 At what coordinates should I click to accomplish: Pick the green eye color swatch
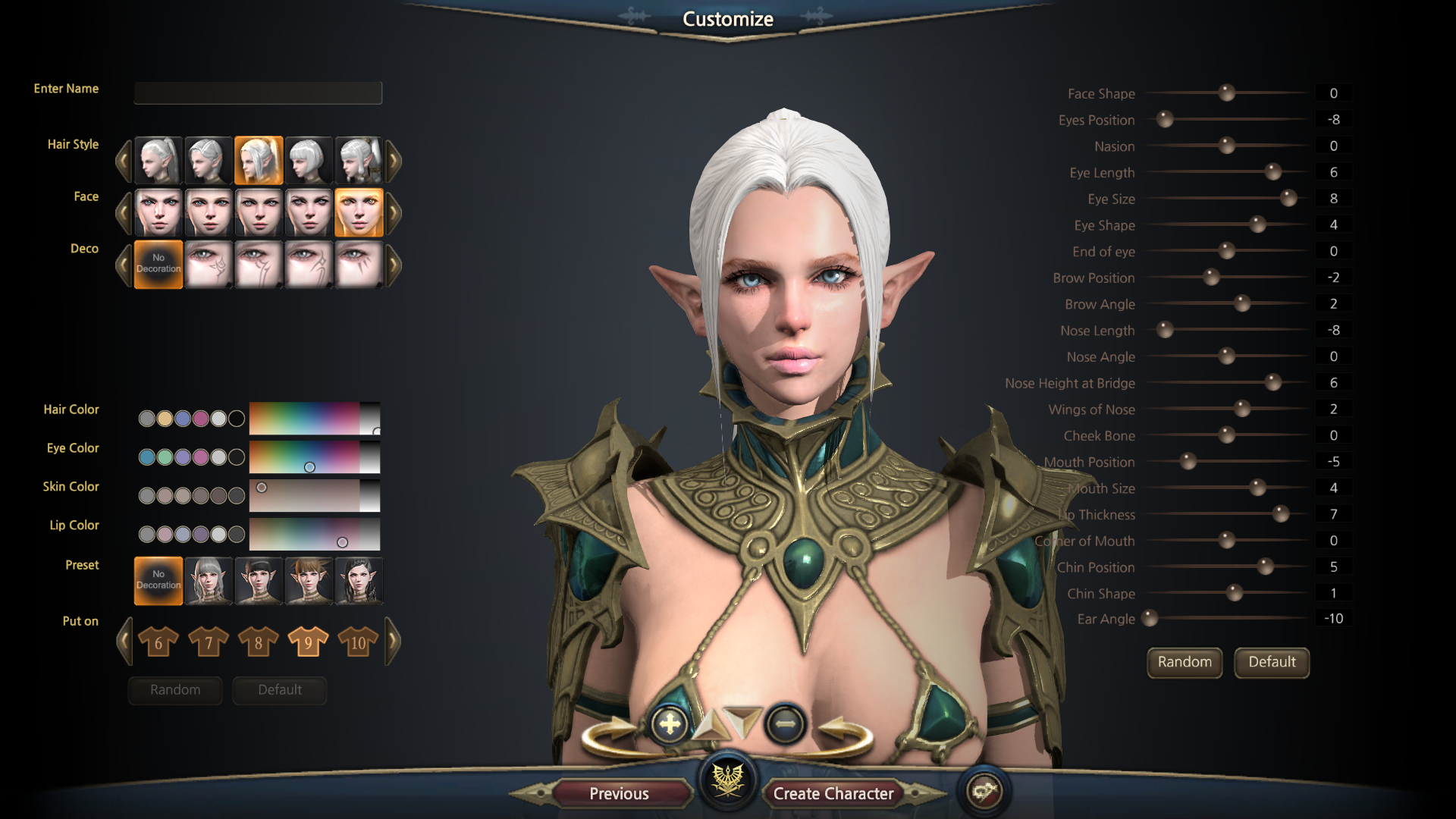coord(165,457)
